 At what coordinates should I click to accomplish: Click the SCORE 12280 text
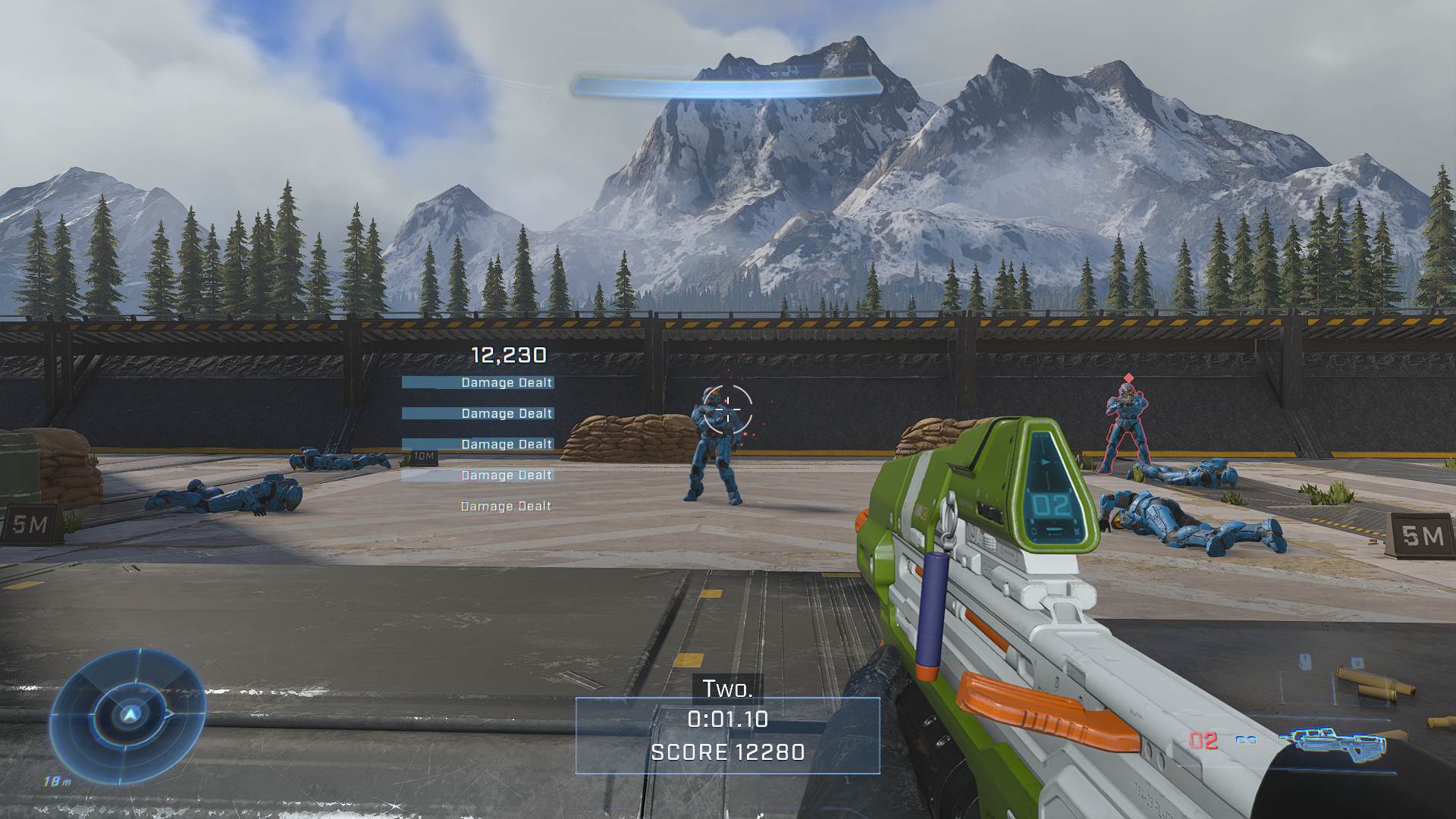[x=728, y=752]
